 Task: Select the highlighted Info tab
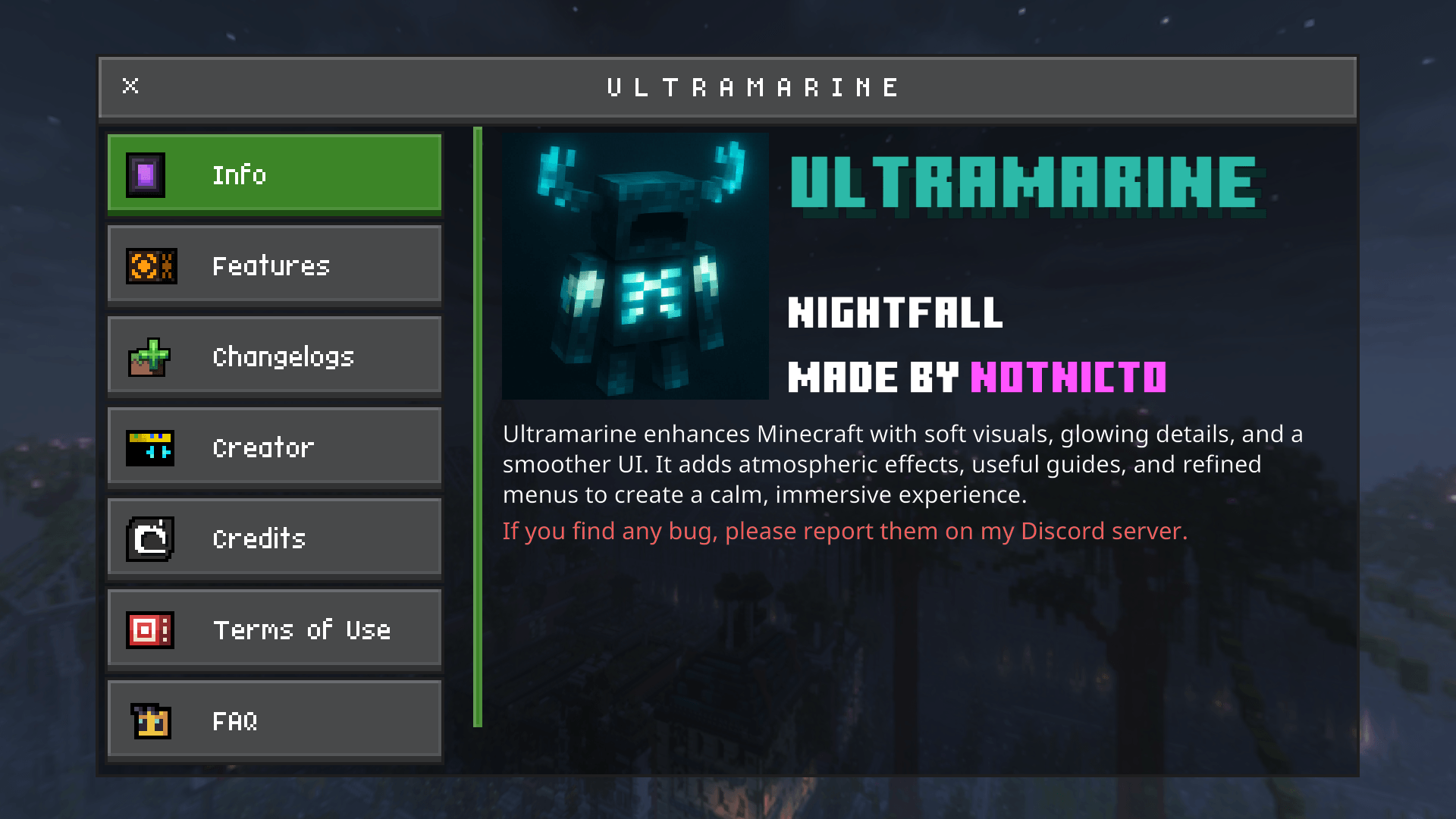pyautogui.click(x=273, y=174)
